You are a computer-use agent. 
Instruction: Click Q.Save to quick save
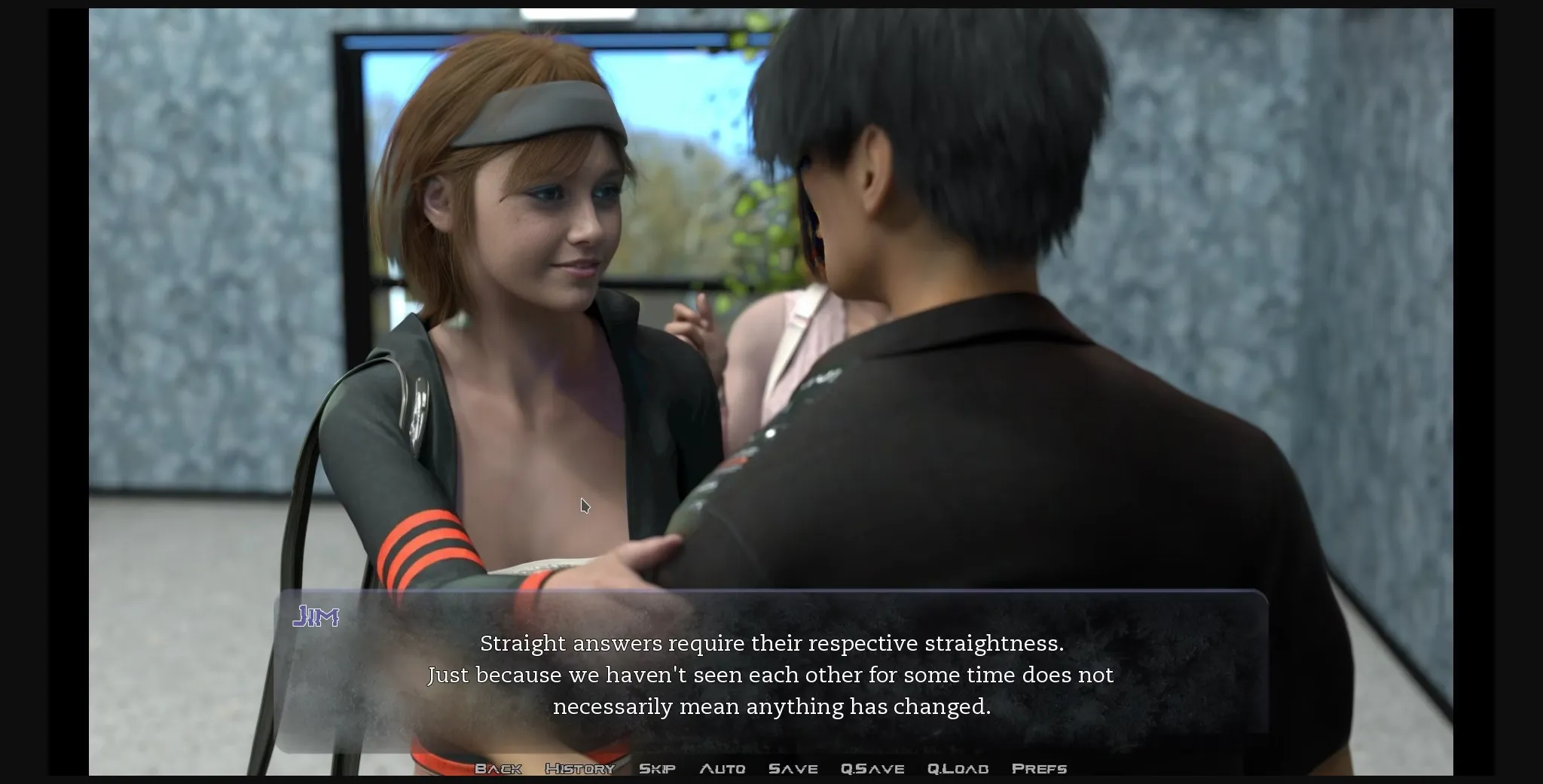tap(872, 769)
